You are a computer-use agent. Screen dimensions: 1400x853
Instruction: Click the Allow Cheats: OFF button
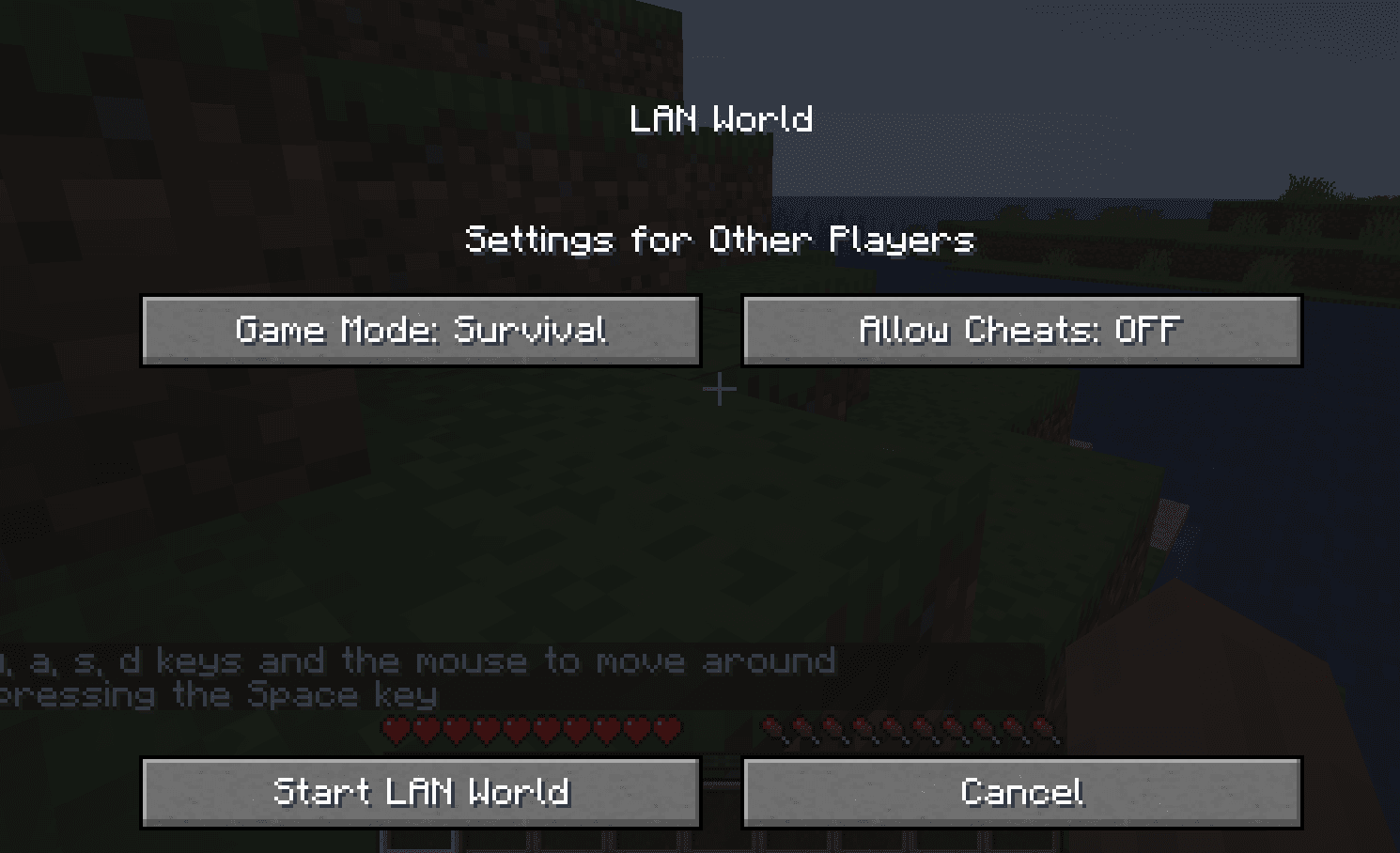[1022, 330]
